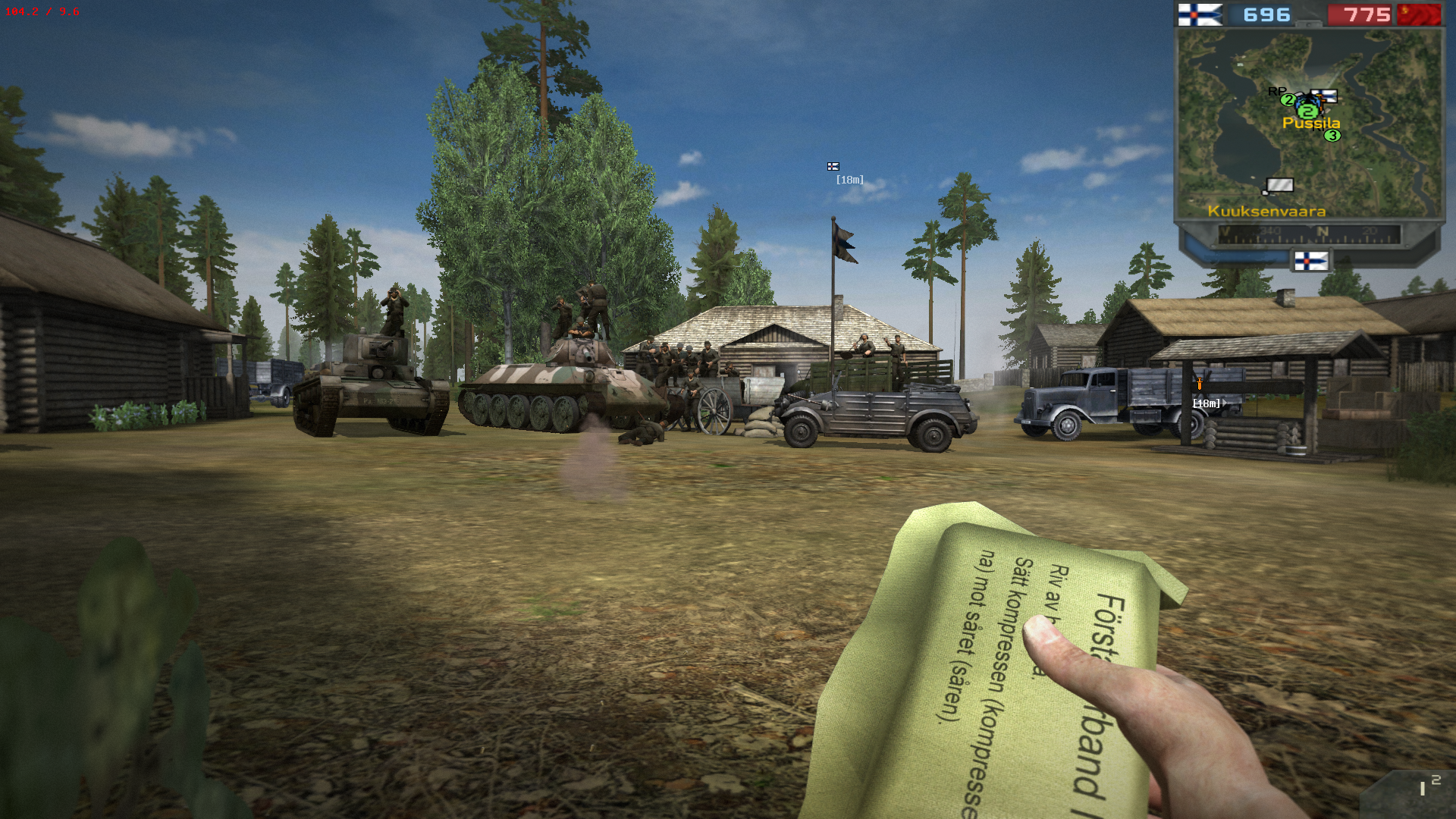Click the neutral white flag at Kuuksenvaara
1456x819 pixels.
click(x=1279, y=185)
